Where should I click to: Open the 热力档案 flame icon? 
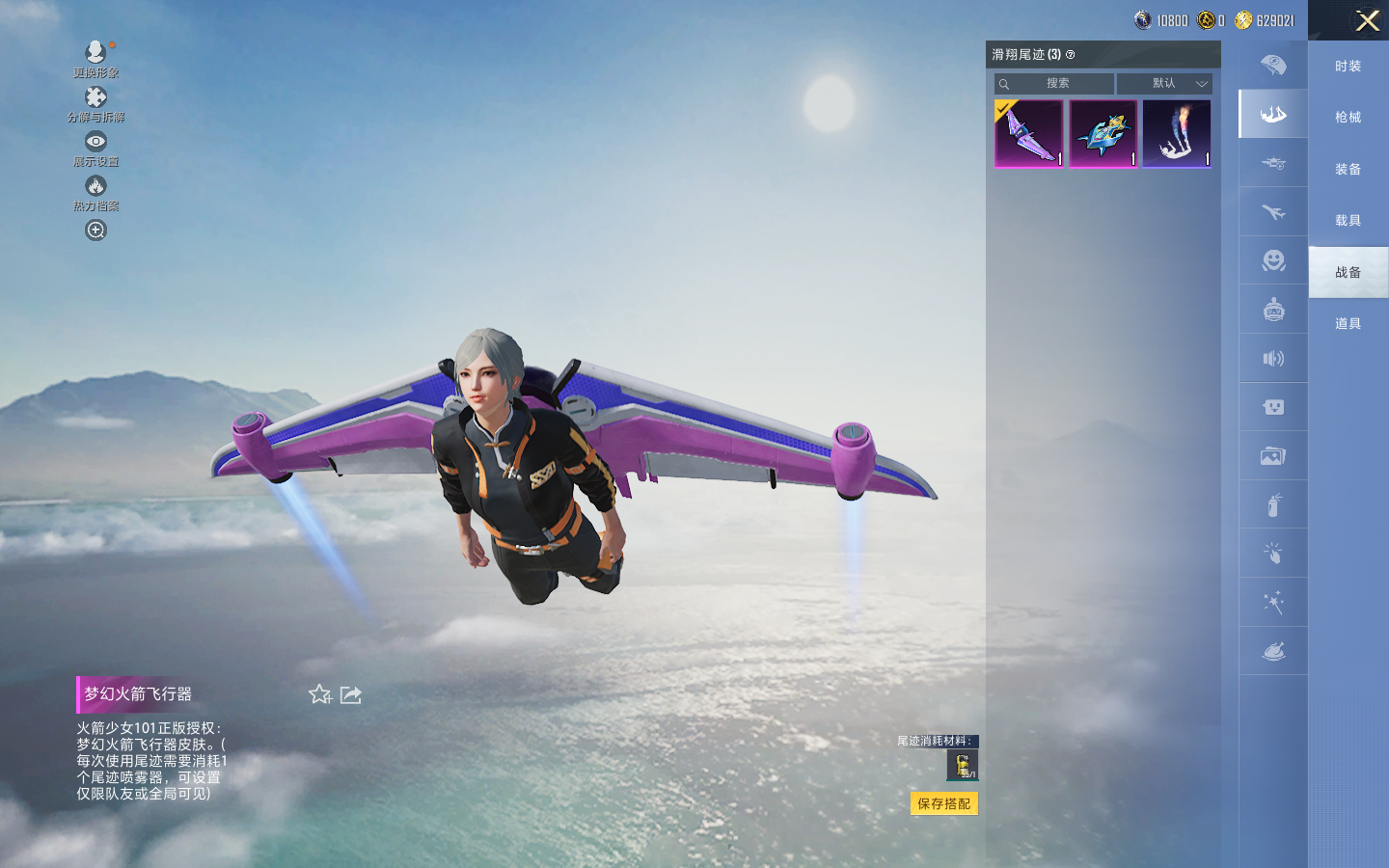95,186
